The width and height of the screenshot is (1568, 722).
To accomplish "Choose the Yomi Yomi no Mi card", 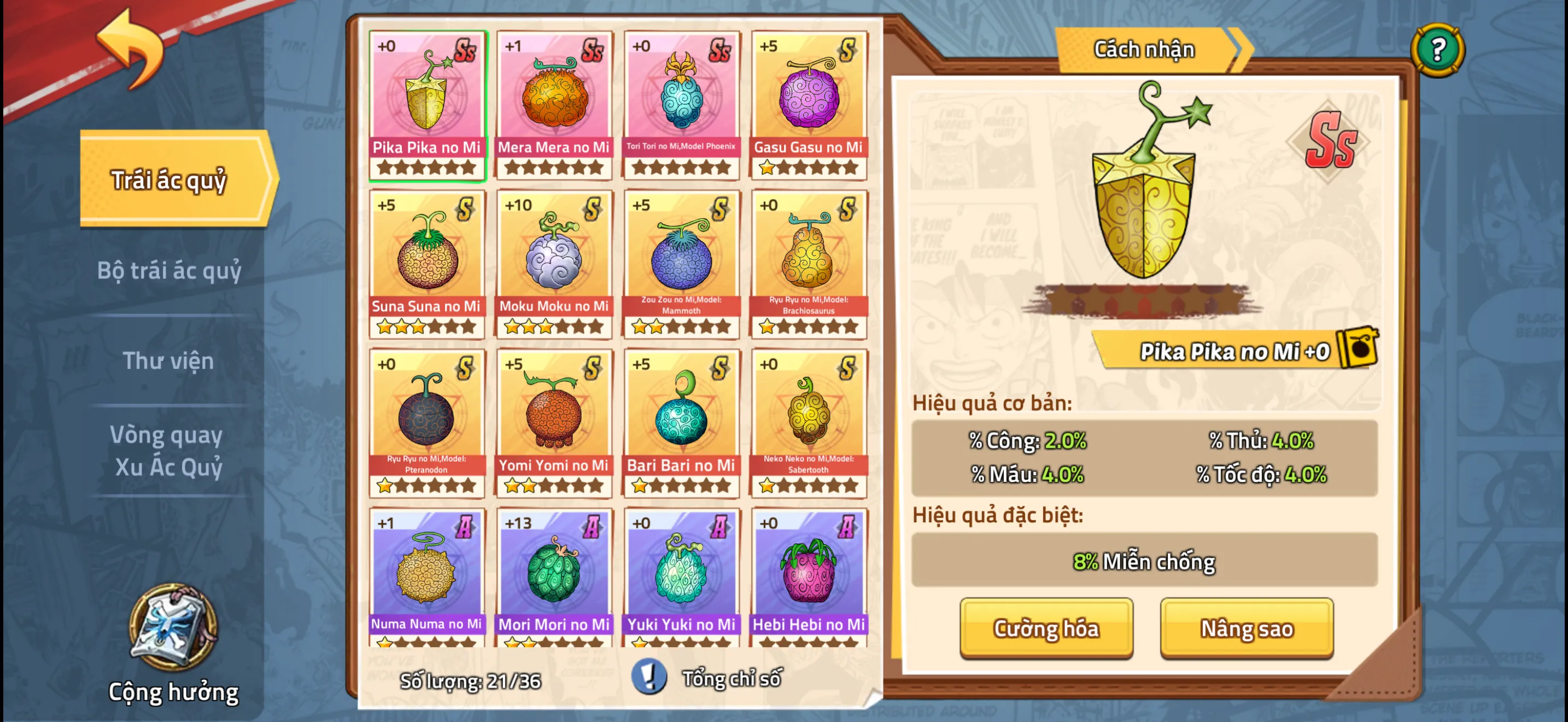I will coord(554,422).
